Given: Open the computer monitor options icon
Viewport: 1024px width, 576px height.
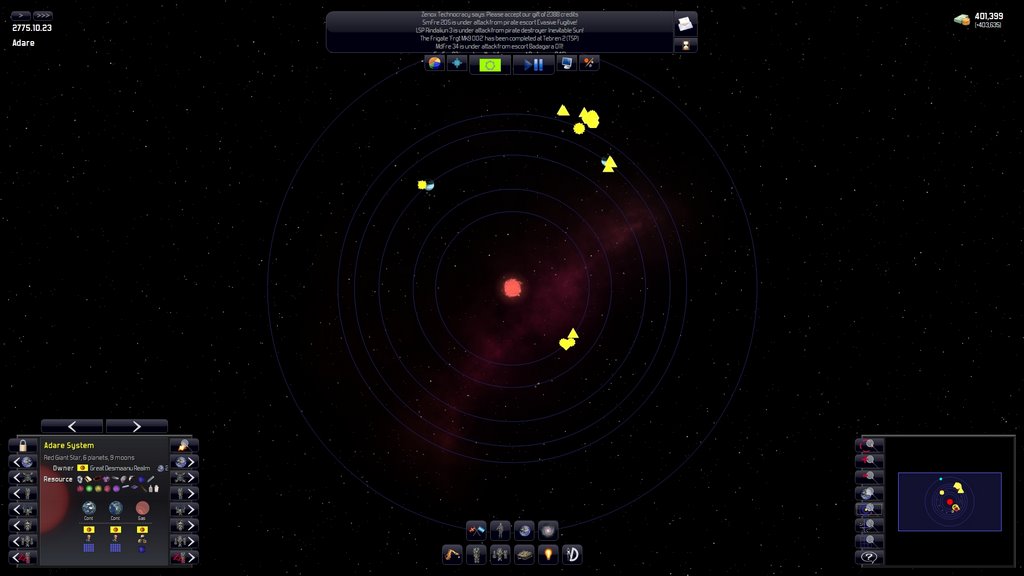Looking at the screenshot, I should click(566, 63).
